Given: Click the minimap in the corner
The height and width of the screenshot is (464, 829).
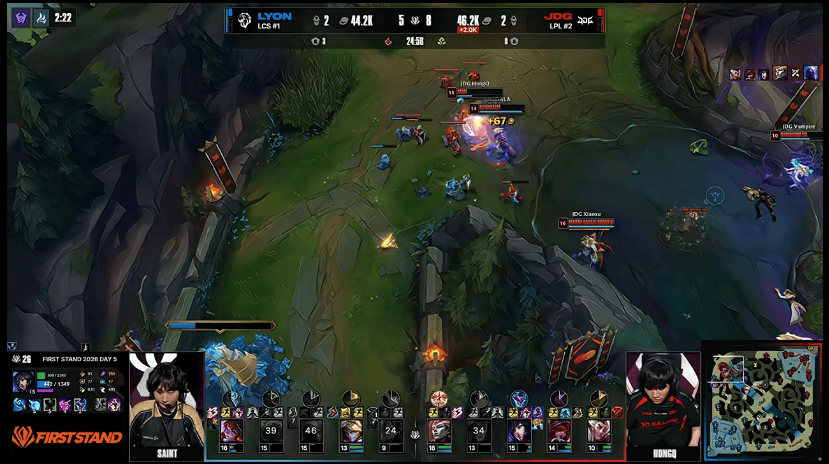Looking at the screenshot, I should [766, 402].
